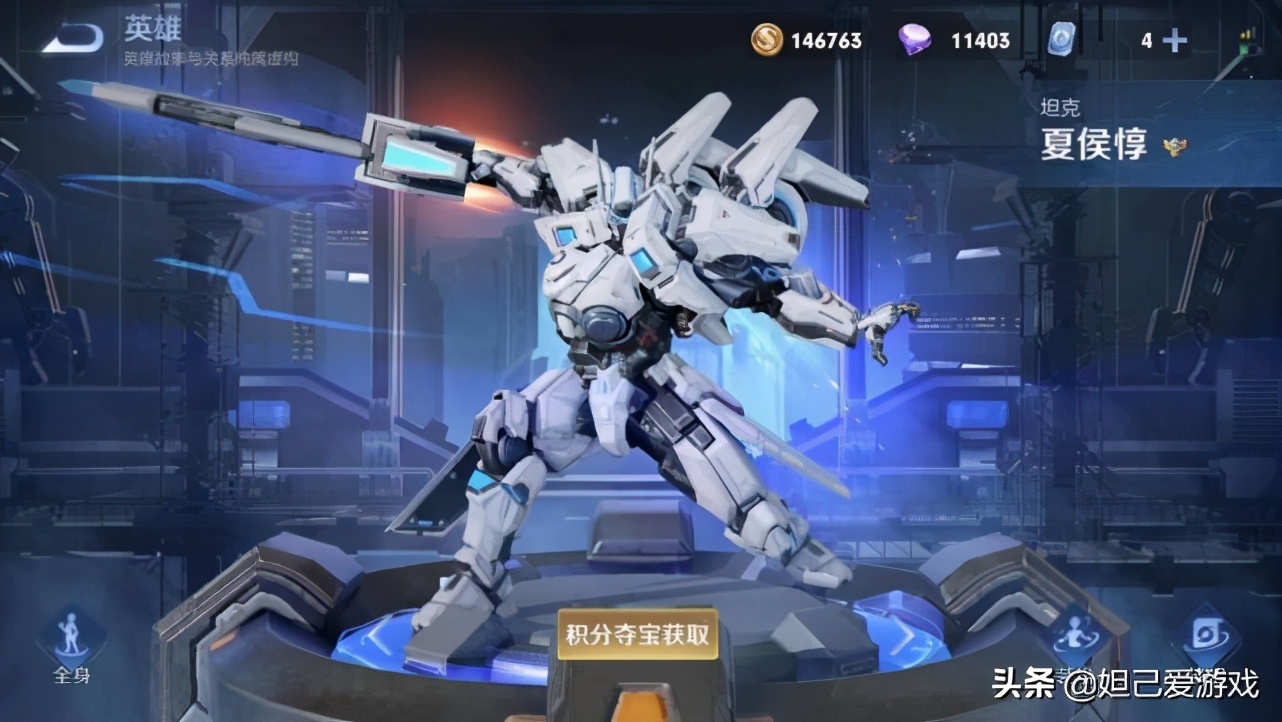Click the purple diamond currency icon
Image resolution: width=1282 pixels, height=722 pixels.
point(913,41)
